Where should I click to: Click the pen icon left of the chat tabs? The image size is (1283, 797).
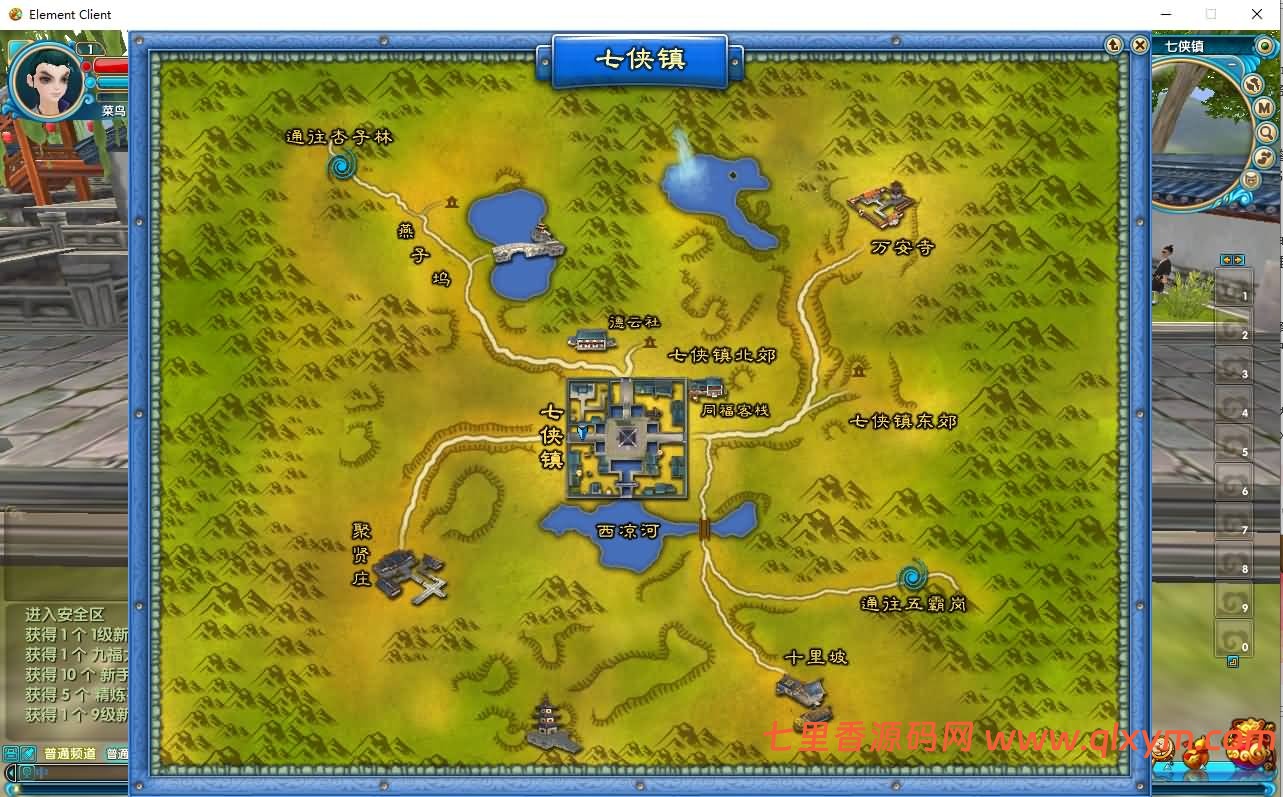27,752
